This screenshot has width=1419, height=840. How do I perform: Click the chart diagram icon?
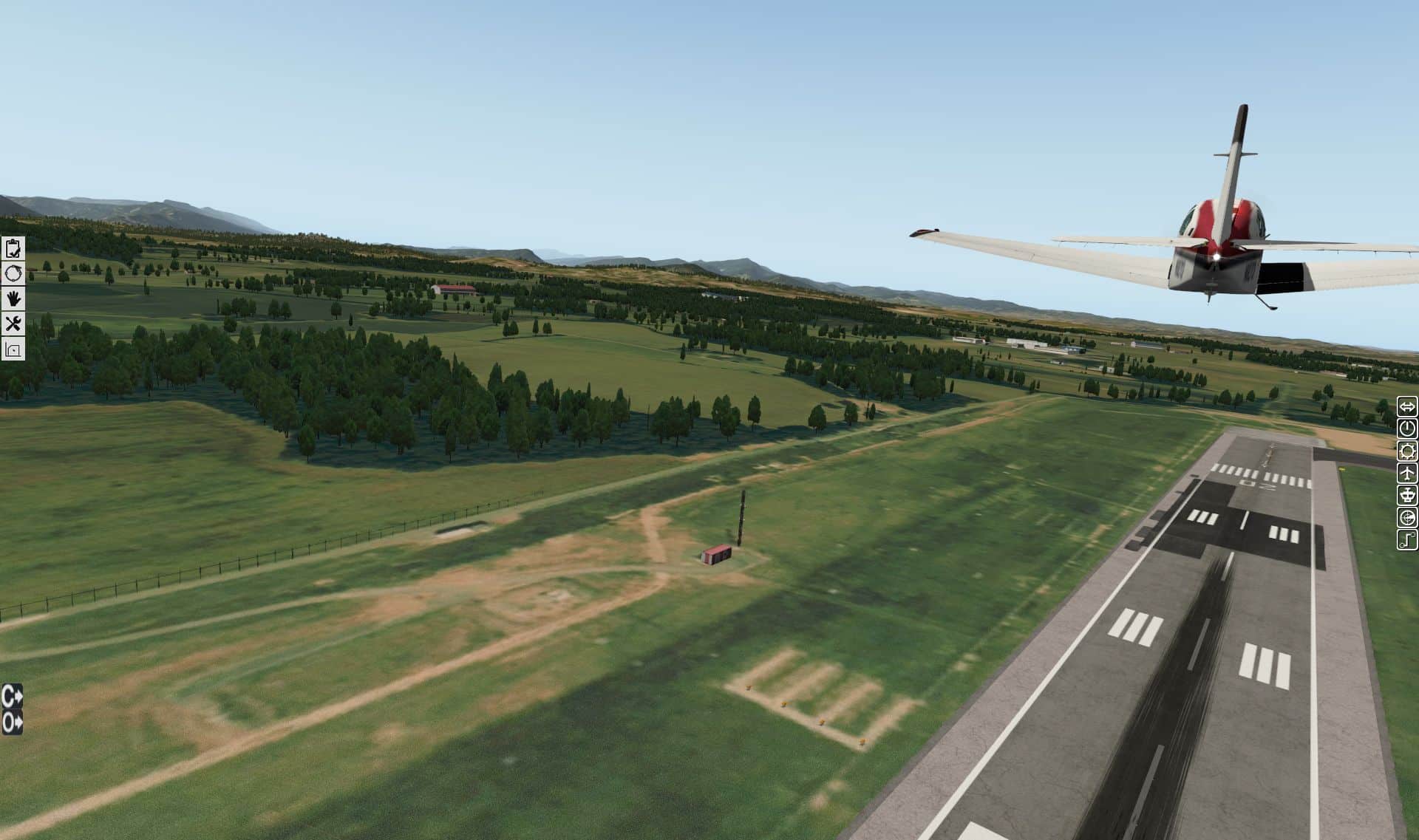[13, 349]
